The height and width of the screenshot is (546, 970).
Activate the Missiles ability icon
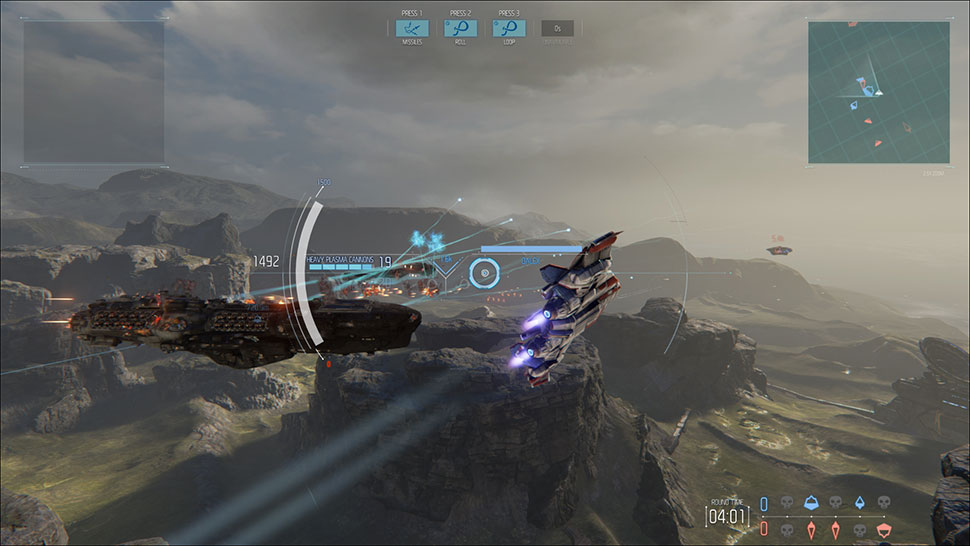click(412, 28)
